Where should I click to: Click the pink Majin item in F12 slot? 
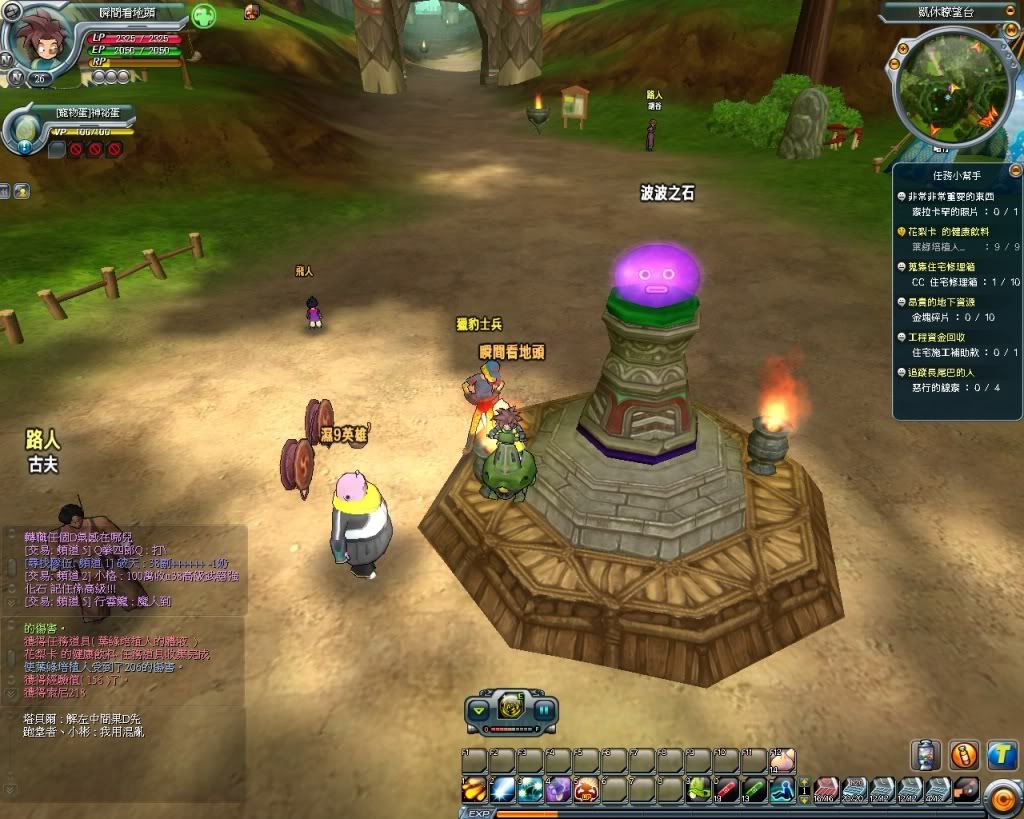pos(783,761)
